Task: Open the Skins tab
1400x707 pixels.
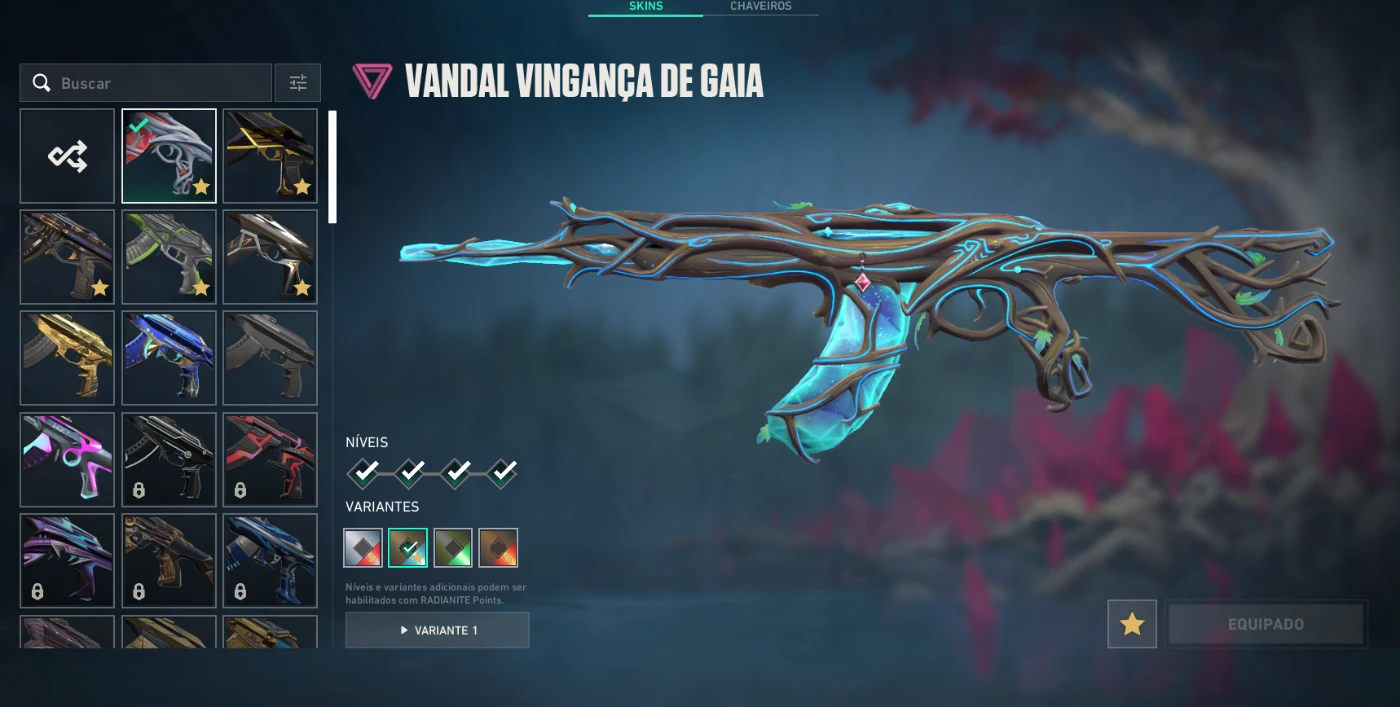Action: (645, 6)
